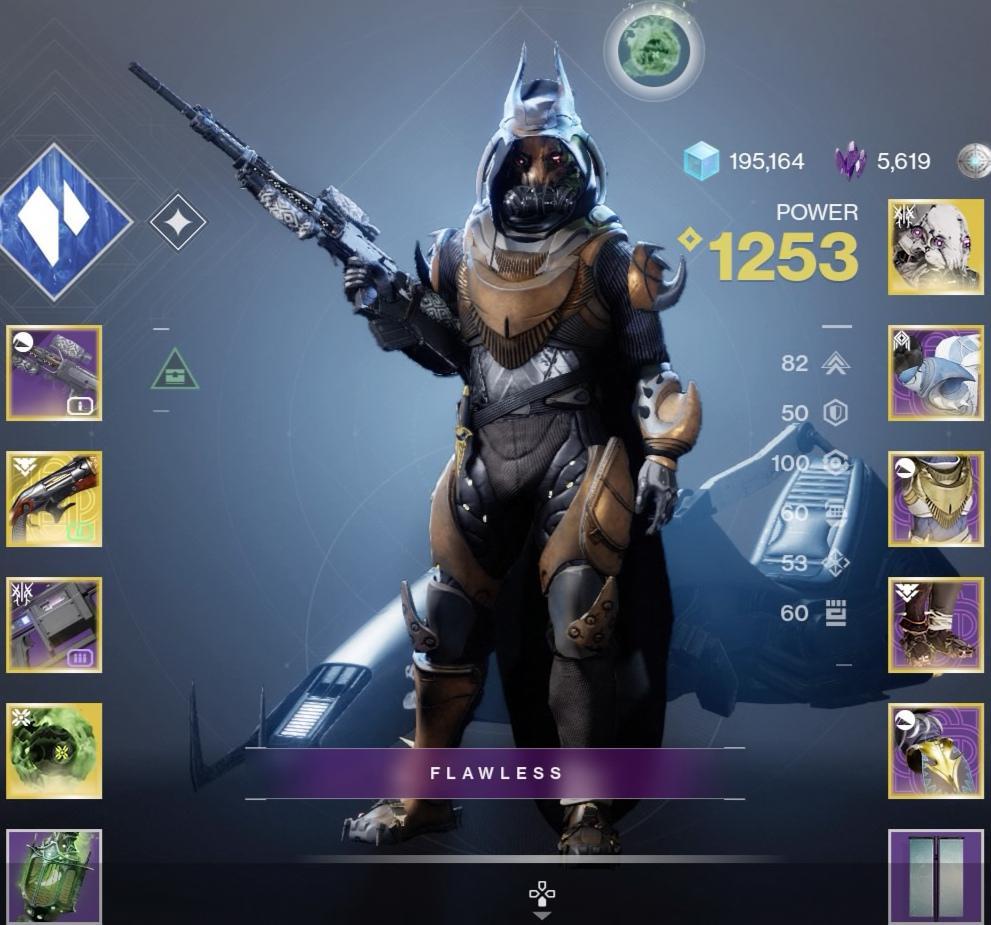Image resolution: width=991 pixels, height=925 pixels.
Task: Select the diamond star icon beside the subclass
Action: [178, 222]
